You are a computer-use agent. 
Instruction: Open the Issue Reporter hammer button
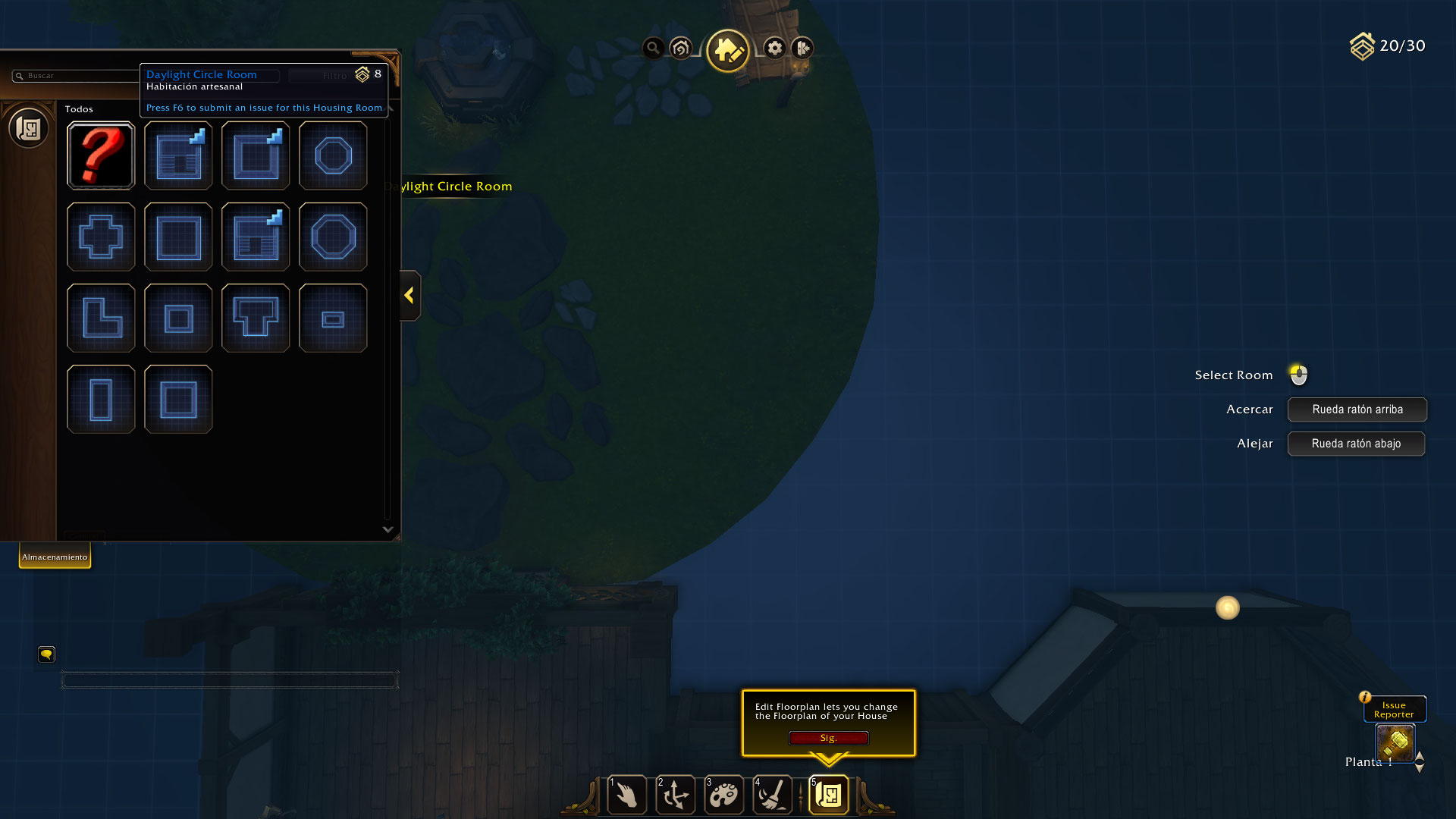[x=1395, y=742]
